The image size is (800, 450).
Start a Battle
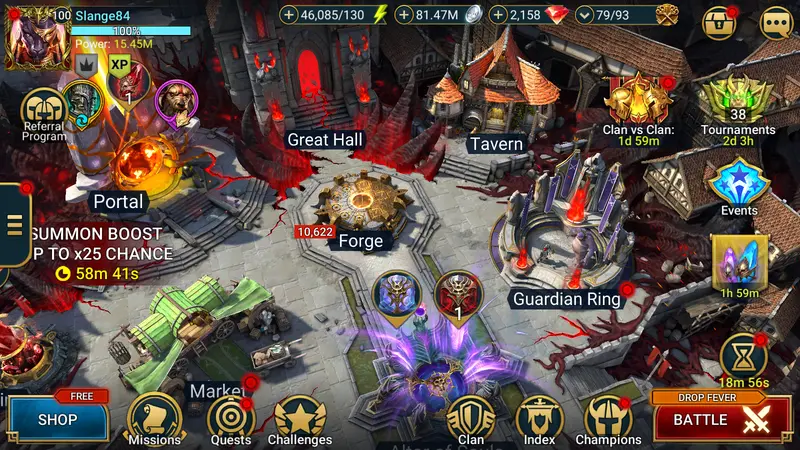pos(714,420)
